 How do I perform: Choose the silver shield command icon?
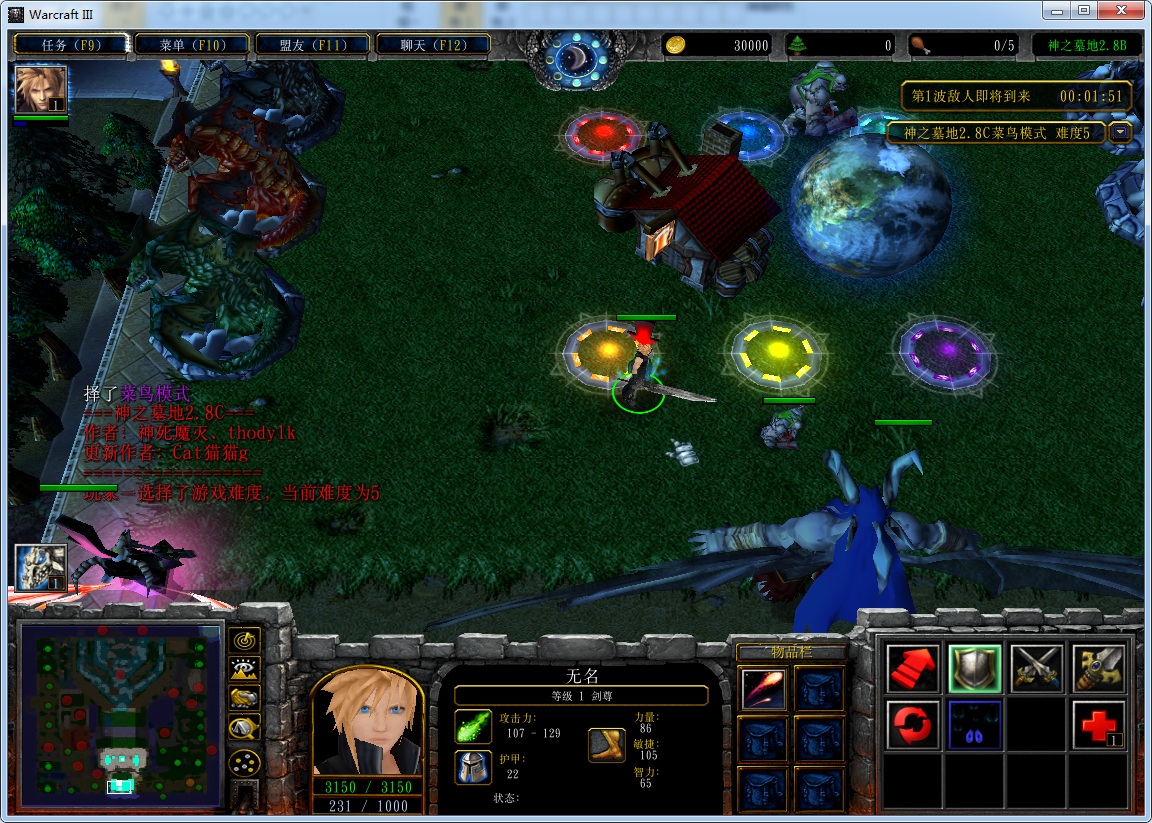(975, 668)
